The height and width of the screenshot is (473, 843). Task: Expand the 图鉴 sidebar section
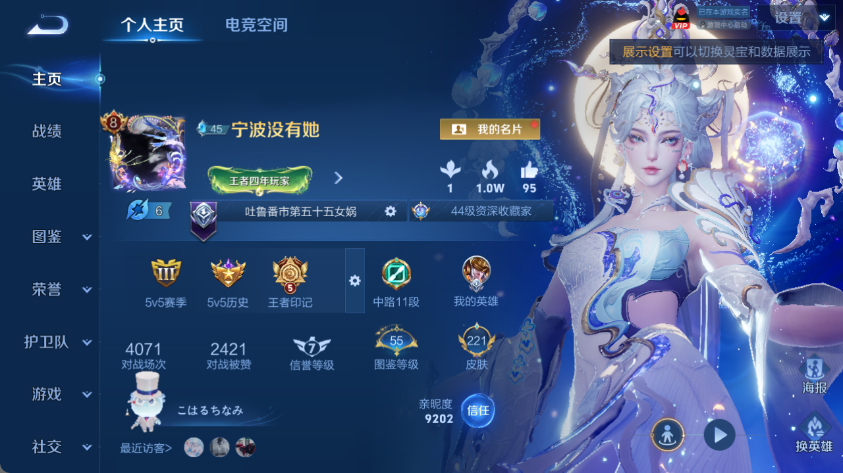[59, 236]
